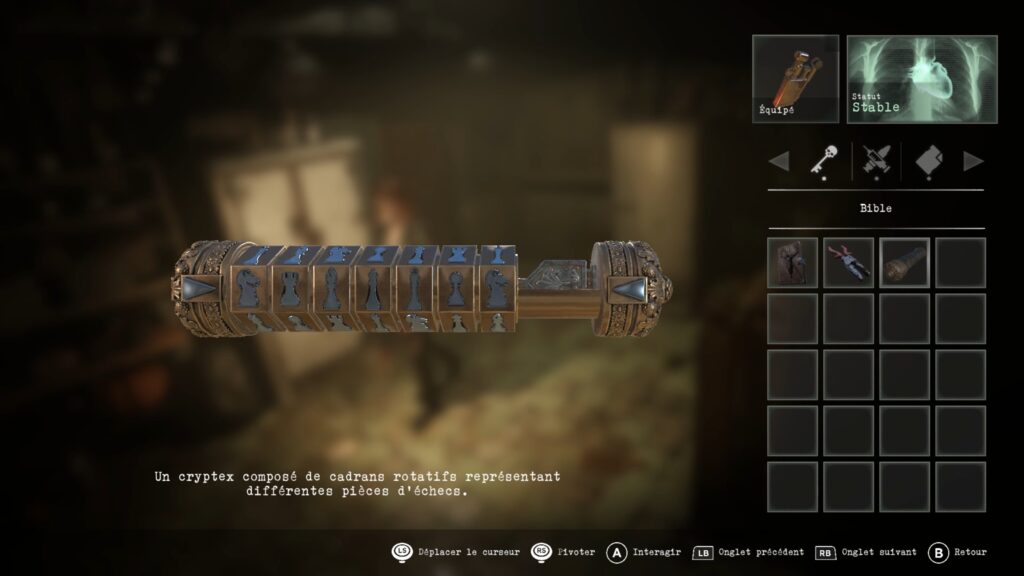Select the key items tab with skull key
Viewport: 1024px width, 576px height.
pos(823,160)
